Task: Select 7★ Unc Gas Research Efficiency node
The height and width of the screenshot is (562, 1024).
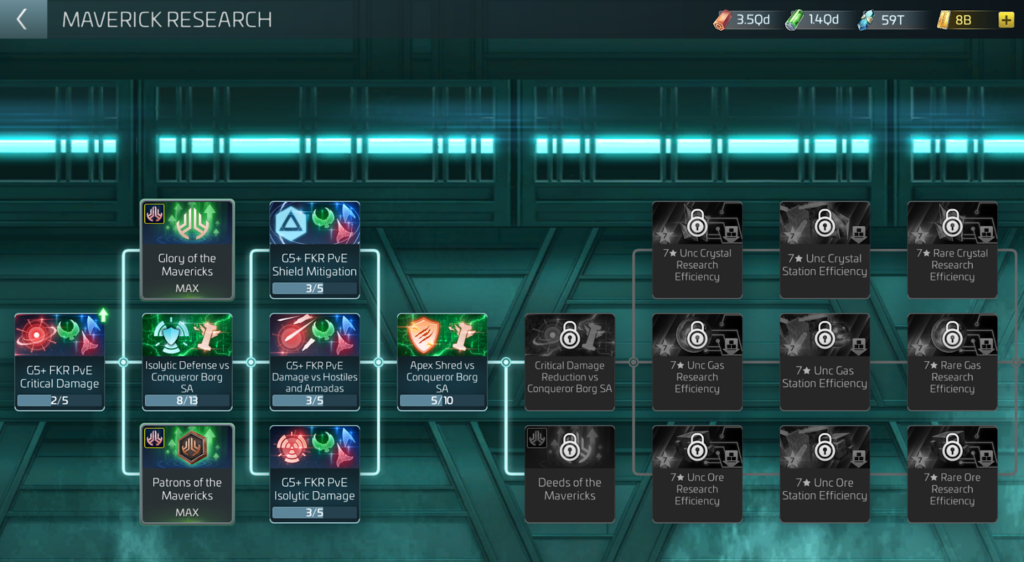Action: [697, 361]
